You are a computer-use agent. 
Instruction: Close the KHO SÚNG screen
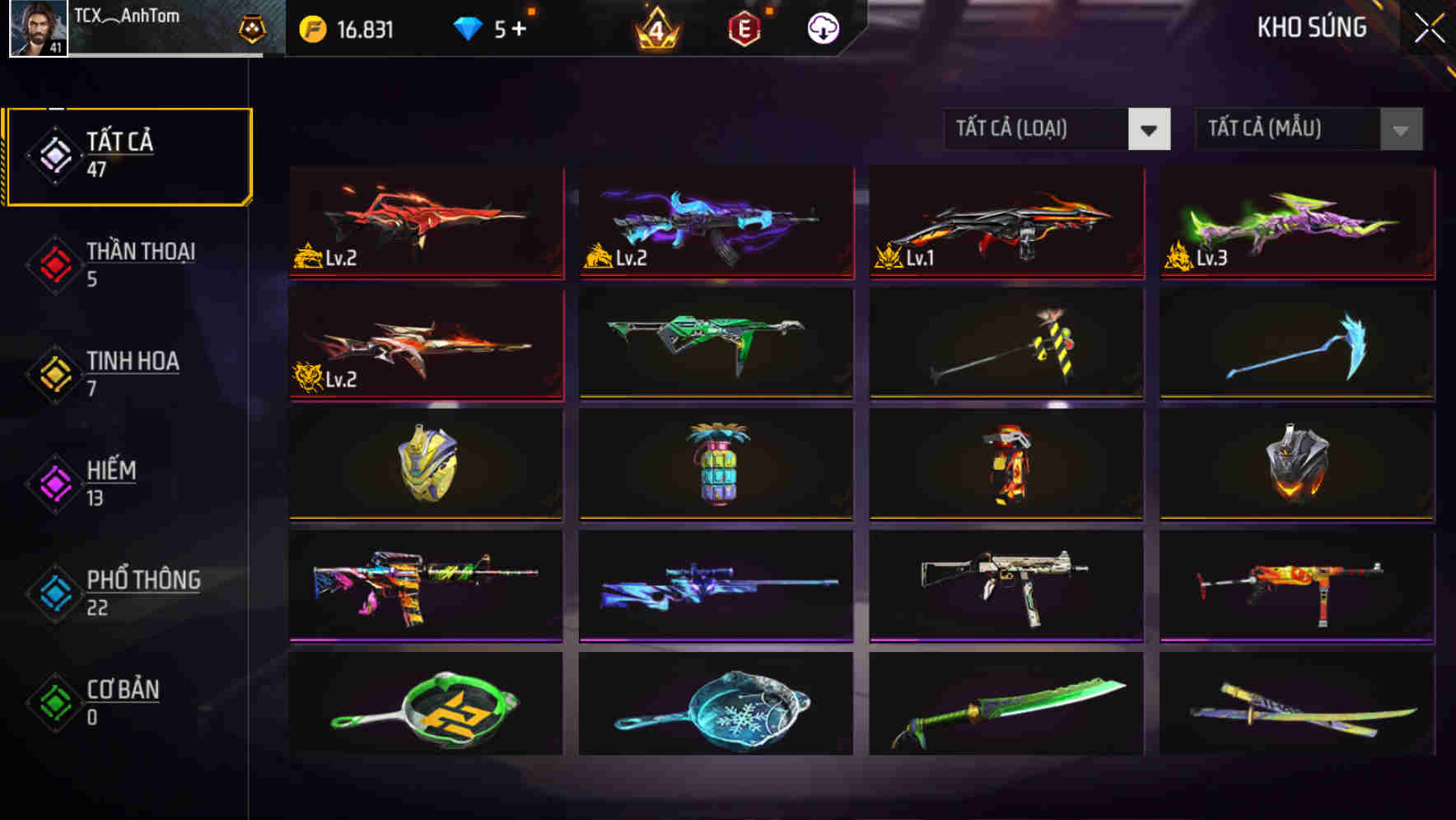pyautogui.click(x=1430, y=26)
